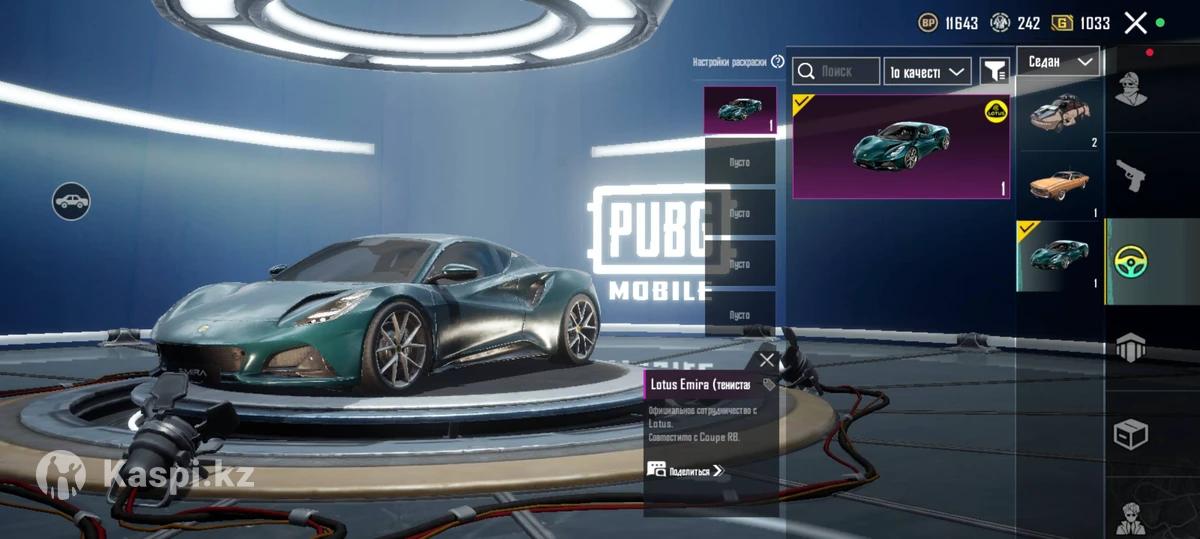Select the green Lotus in vehicle list
This screenshot has height=539, width=1200.
1060,256
